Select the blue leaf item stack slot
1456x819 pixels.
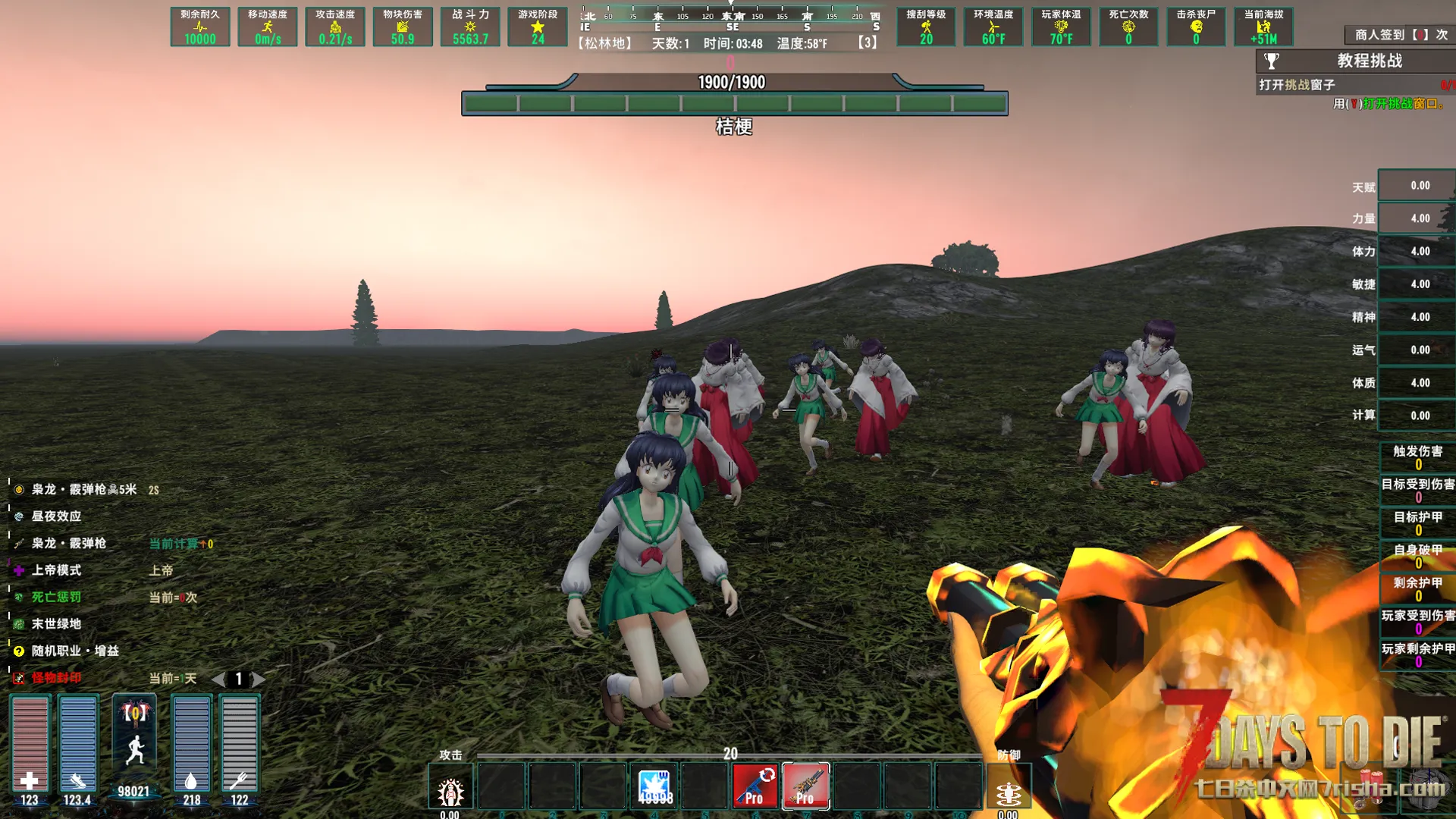point(654,786)
